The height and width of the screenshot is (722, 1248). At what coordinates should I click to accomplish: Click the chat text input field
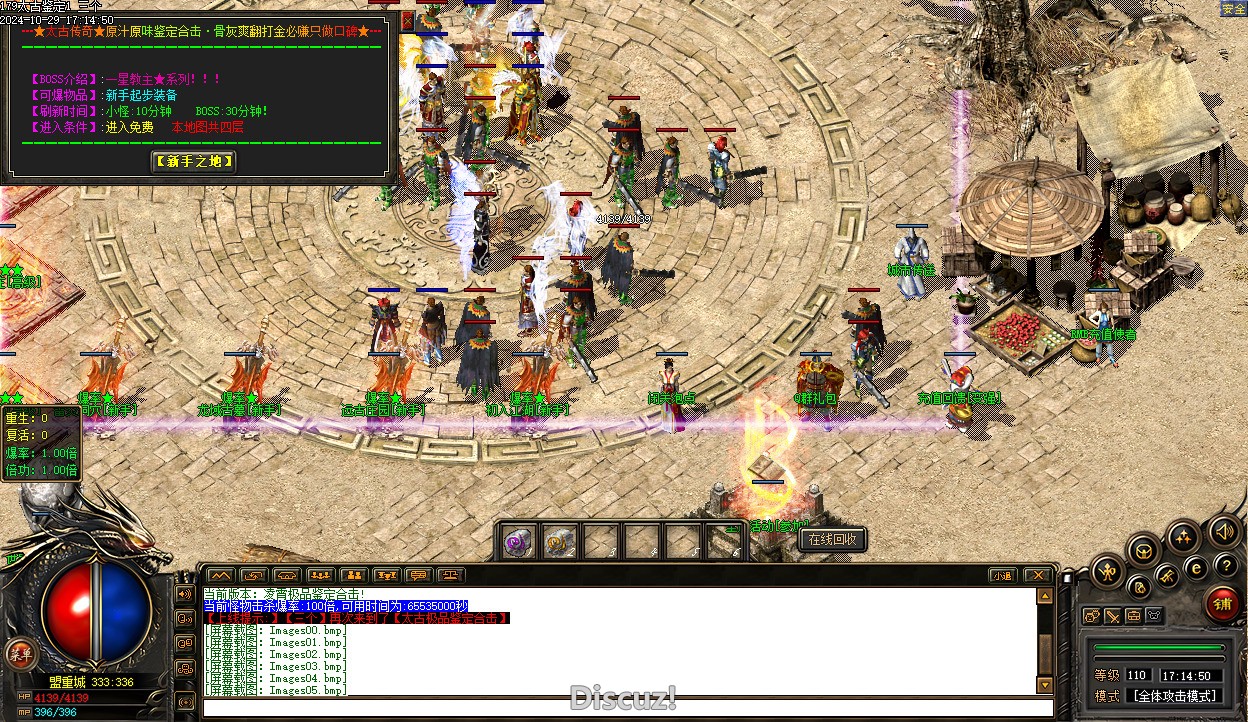(x=620, y=708)
